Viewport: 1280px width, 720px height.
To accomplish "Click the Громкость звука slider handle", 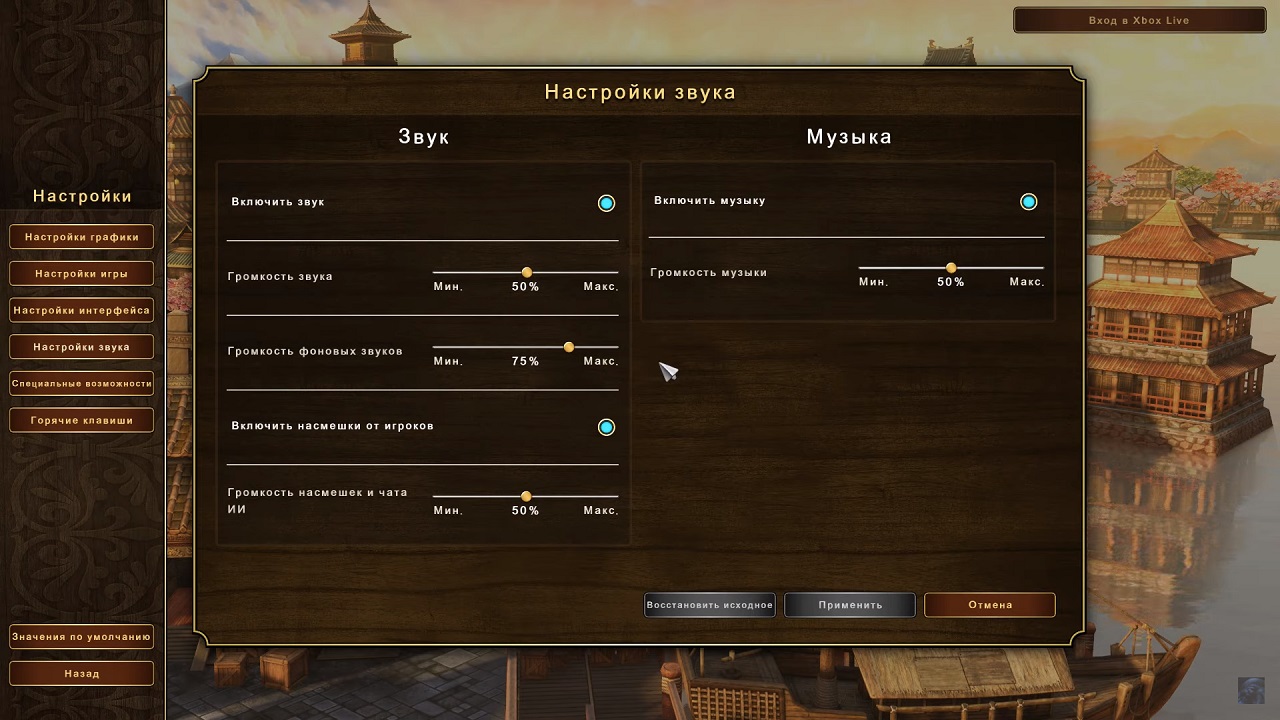I will coord(526,272).
